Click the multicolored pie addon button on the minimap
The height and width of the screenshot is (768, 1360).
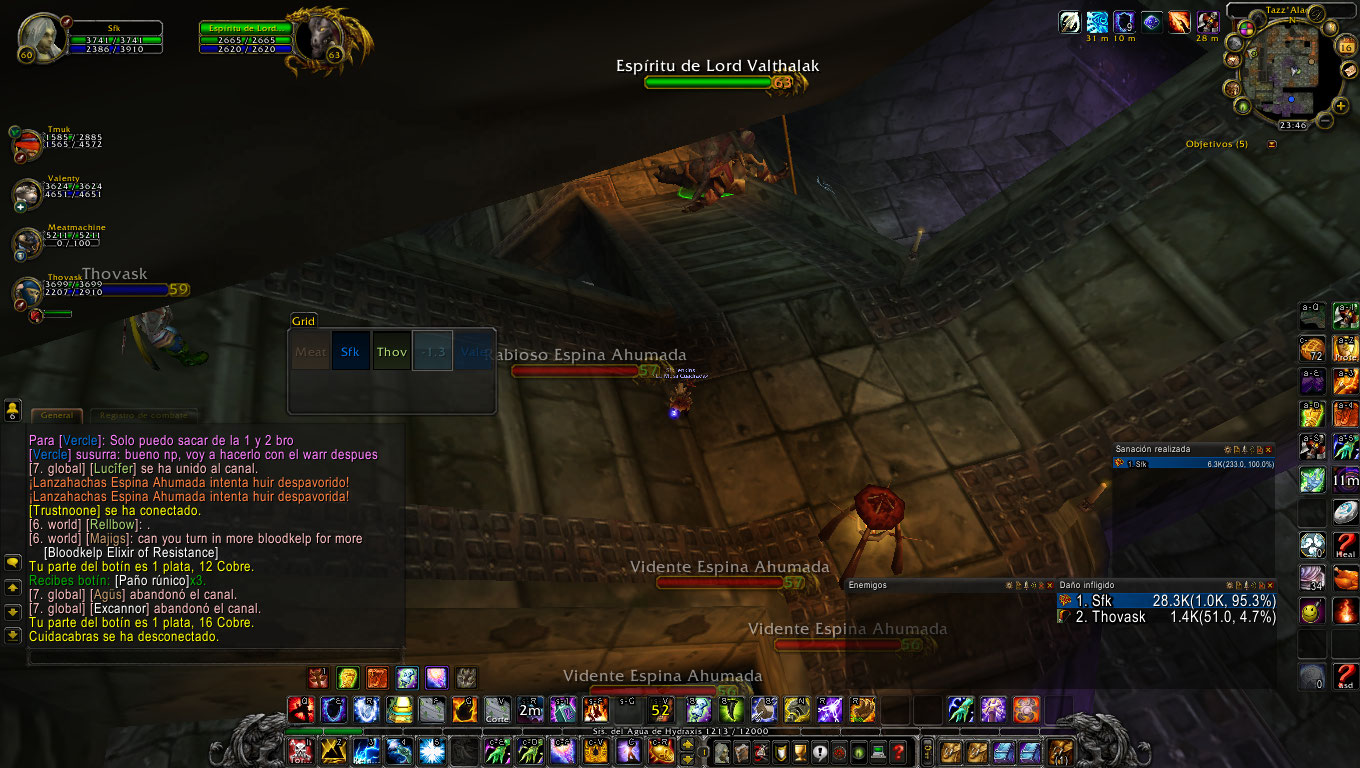pos(1247,28)
